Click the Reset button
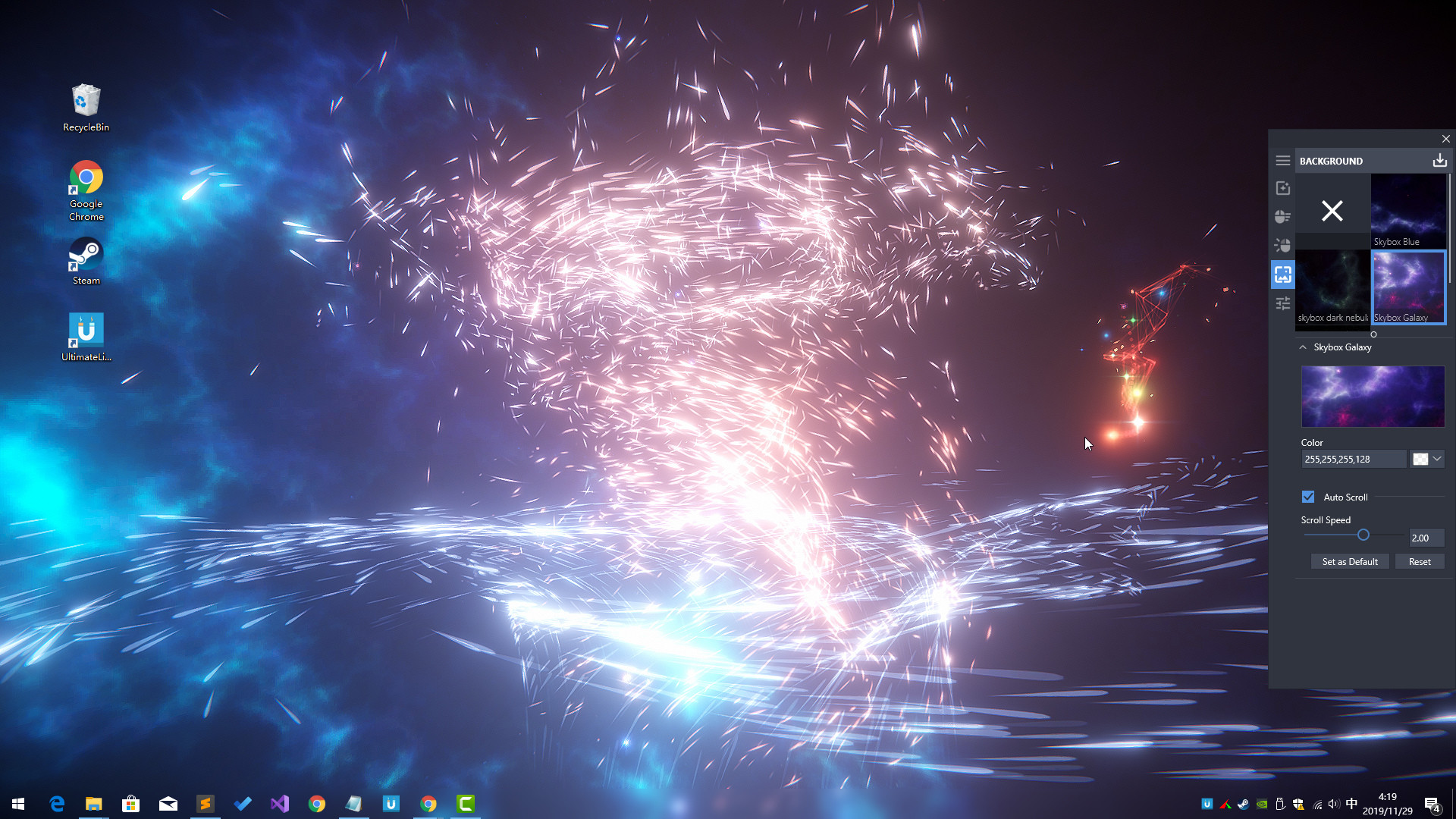 (1419, 561)
